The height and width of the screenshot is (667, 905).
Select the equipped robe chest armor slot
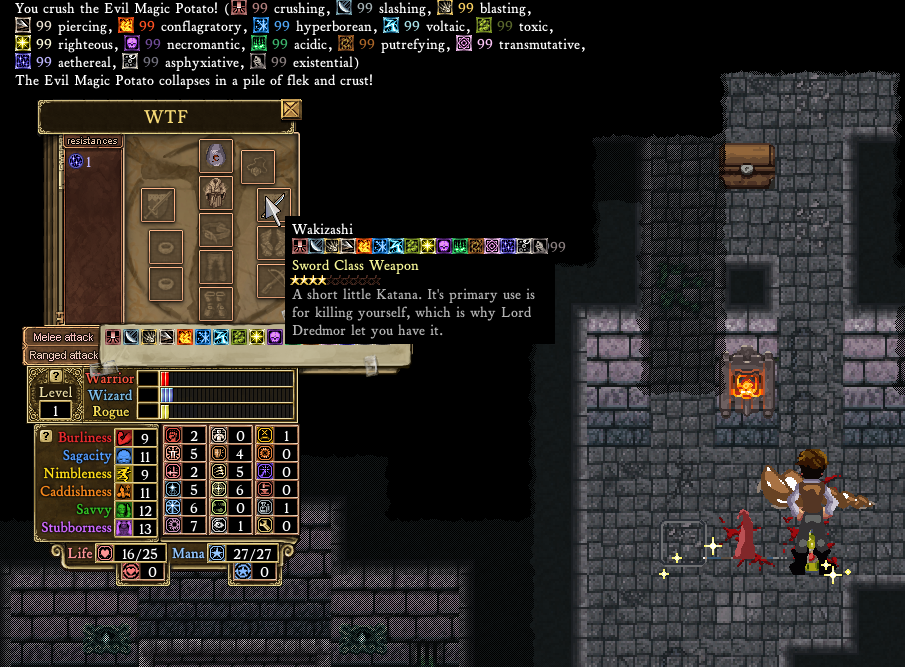click(x=216, y=193)
